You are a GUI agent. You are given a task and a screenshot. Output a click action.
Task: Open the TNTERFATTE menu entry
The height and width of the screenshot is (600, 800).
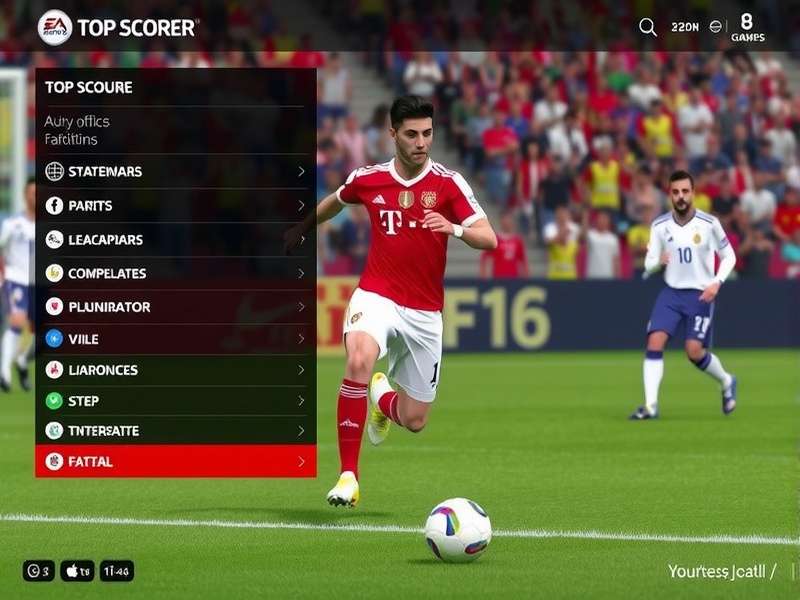point(175,431)
